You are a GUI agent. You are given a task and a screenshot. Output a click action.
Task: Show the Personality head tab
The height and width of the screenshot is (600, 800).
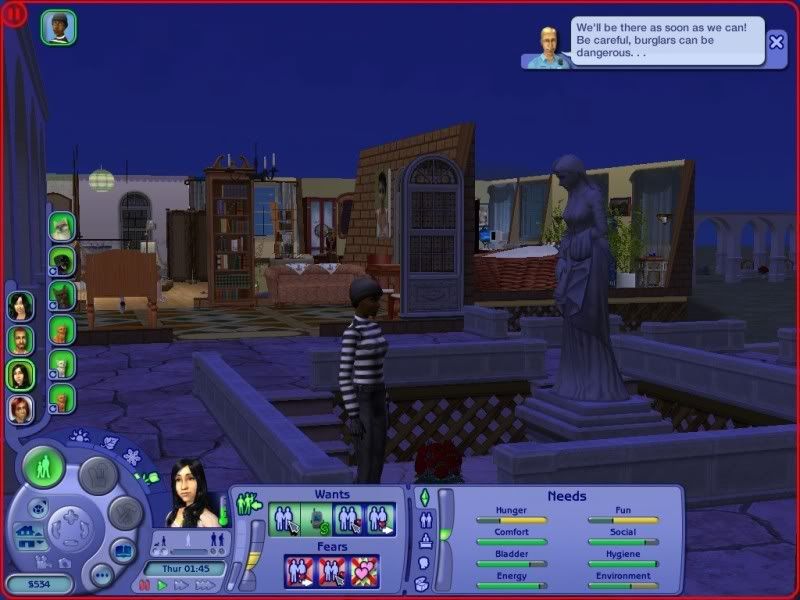(423, 562)
